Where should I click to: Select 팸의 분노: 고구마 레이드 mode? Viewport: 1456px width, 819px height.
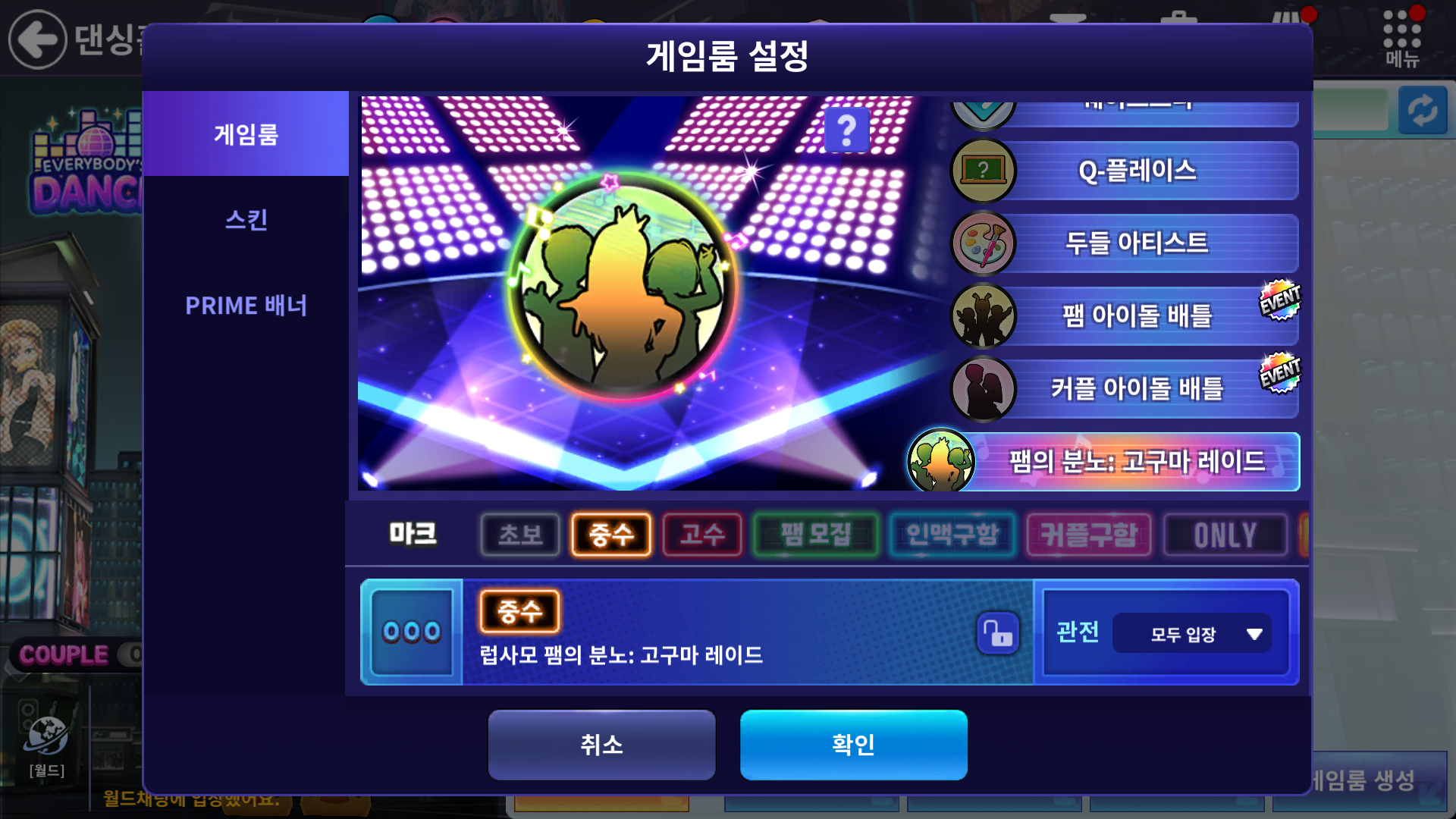coord(1136,461)
